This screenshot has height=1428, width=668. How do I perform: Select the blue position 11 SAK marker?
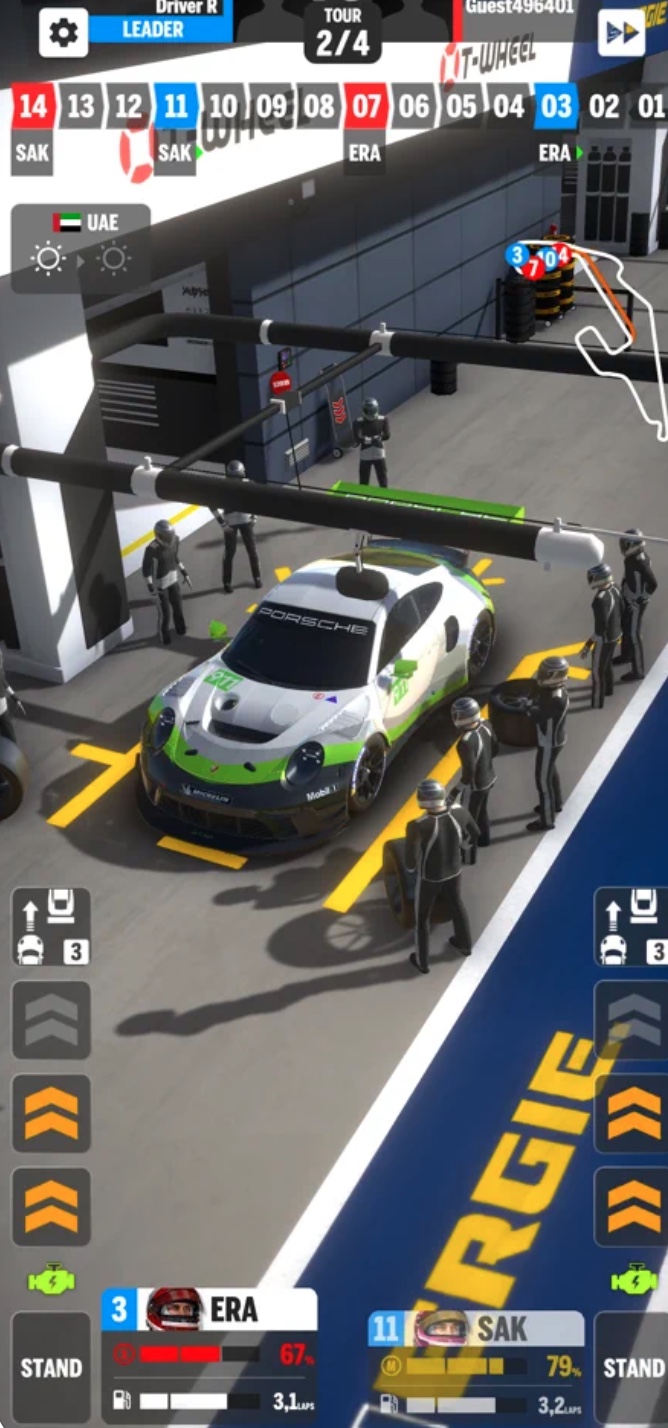(176, 107)
